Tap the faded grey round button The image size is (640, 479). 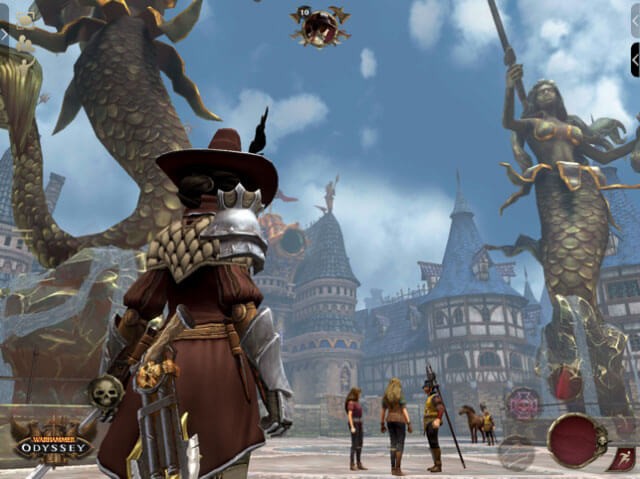click(516, 453)
